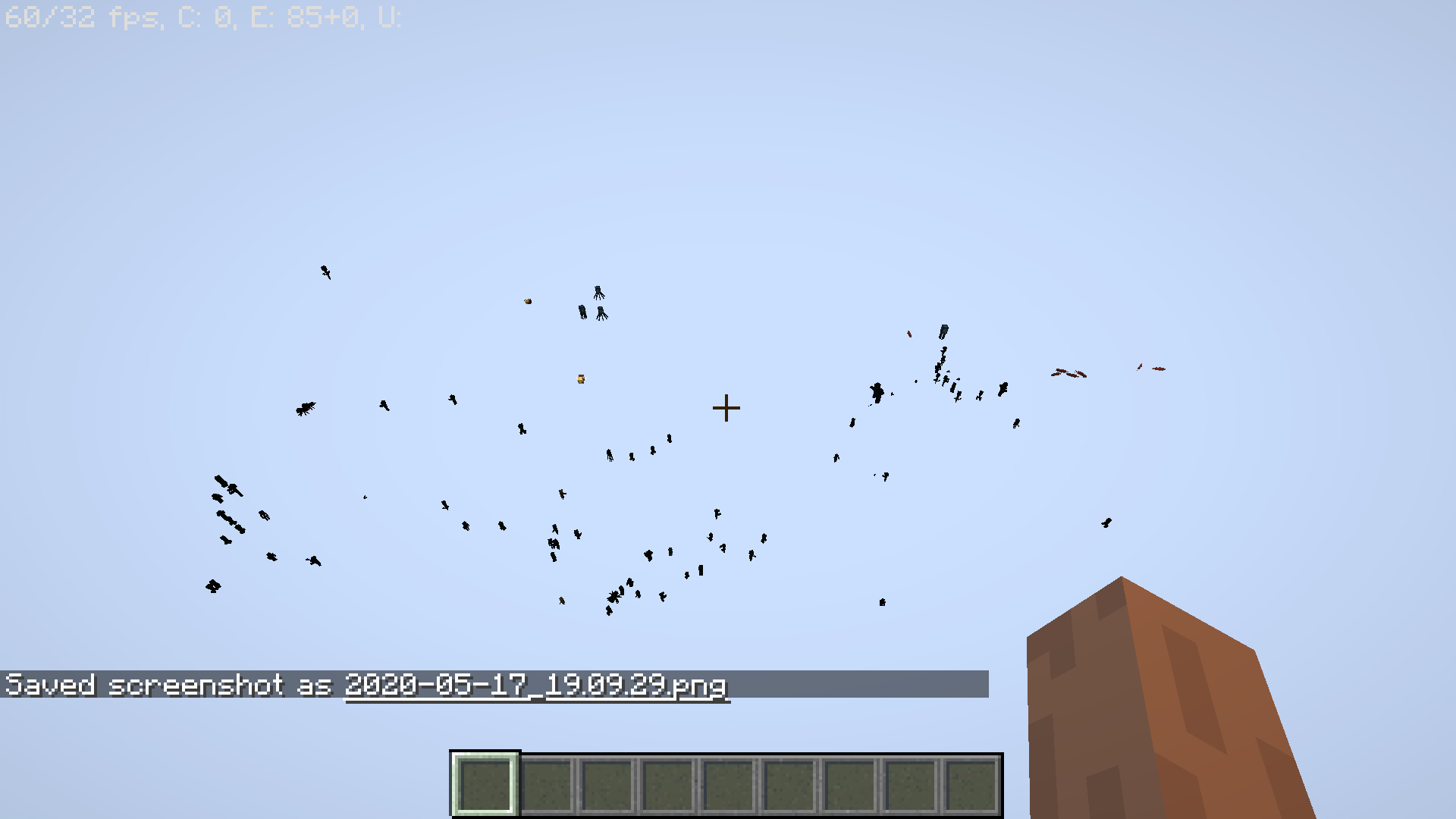Click the crosshair at screen center
1456x819 pixels.
coord(728,408)
